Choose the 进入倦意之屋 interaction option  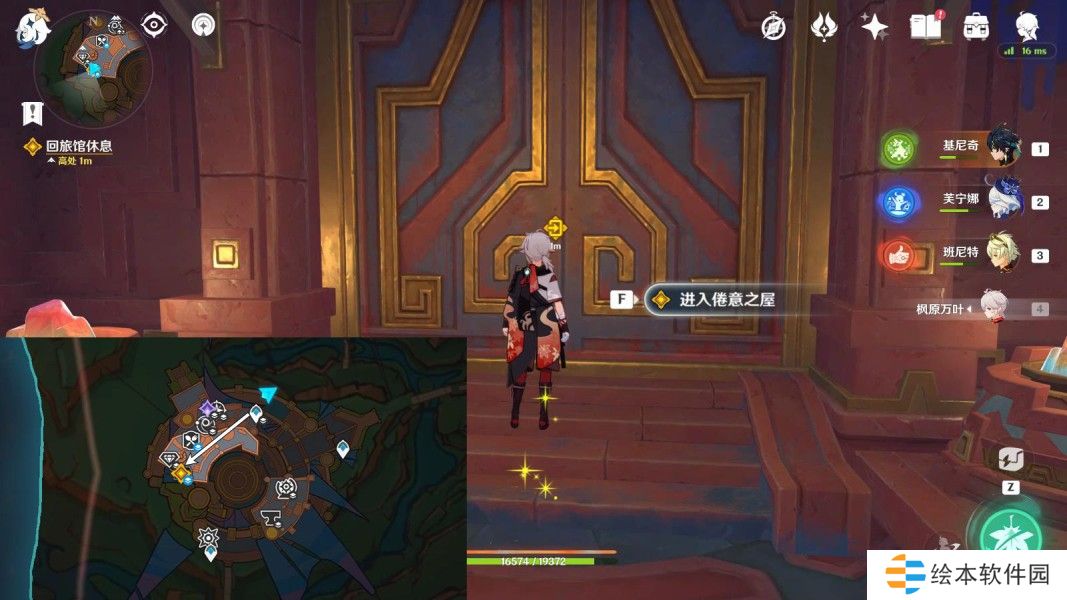pyautogui.click(x=725, y=299)
